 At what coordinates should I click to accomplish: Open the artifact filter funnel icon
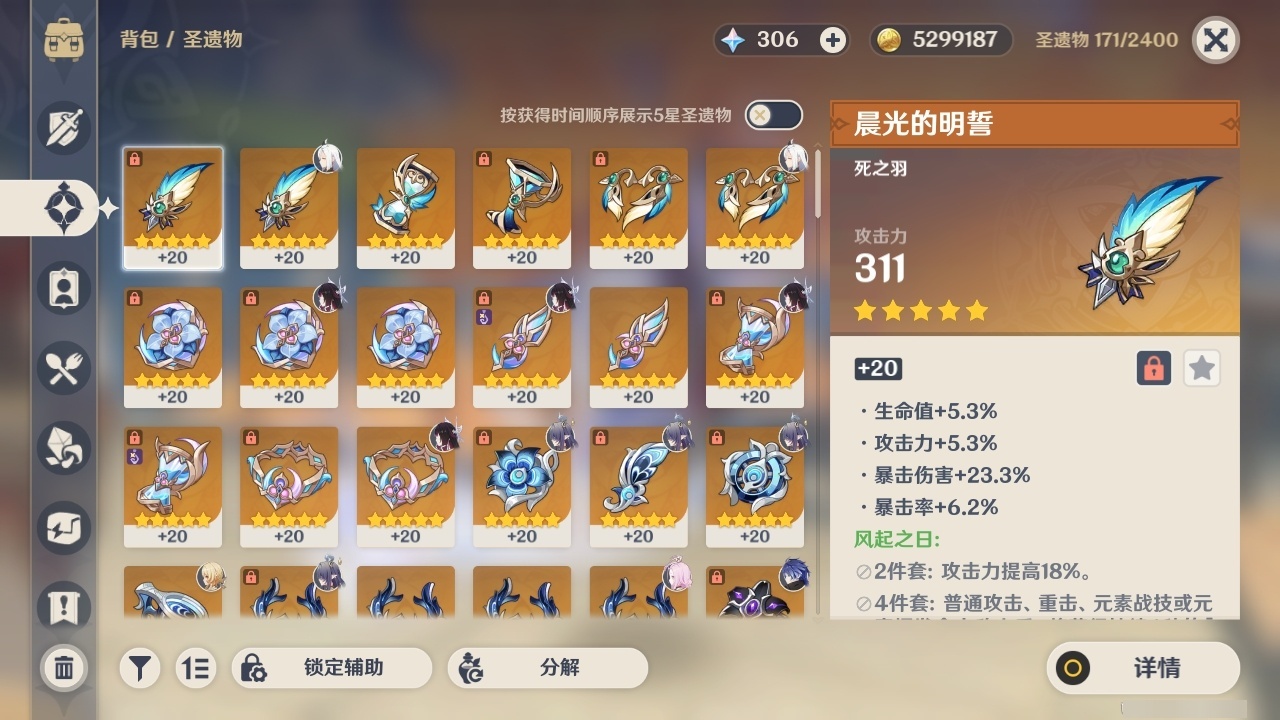point(139,668)
